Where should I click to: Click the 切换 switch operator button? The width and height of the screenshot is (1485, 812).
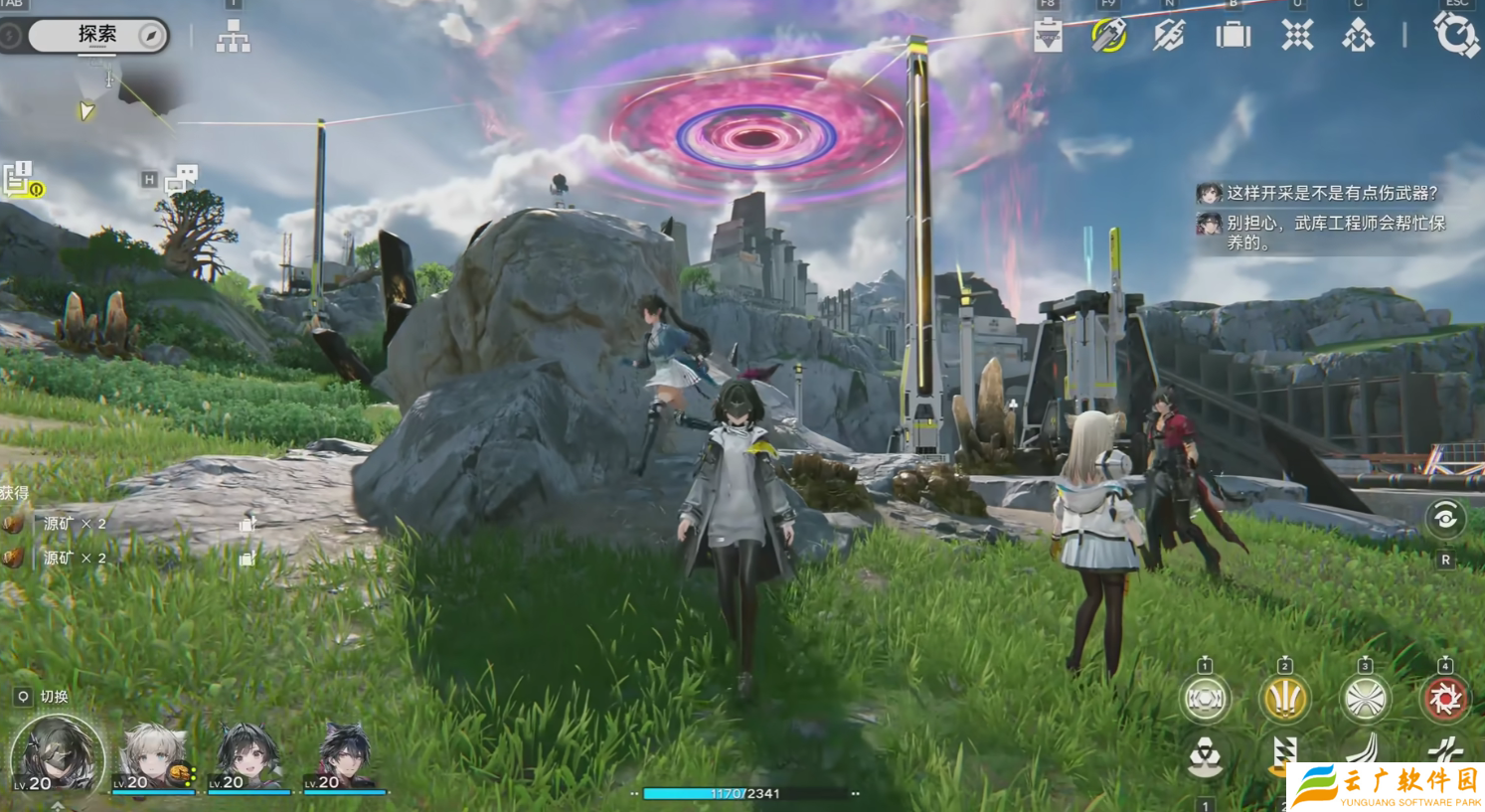pyautogui.click(x=44, y=697)
